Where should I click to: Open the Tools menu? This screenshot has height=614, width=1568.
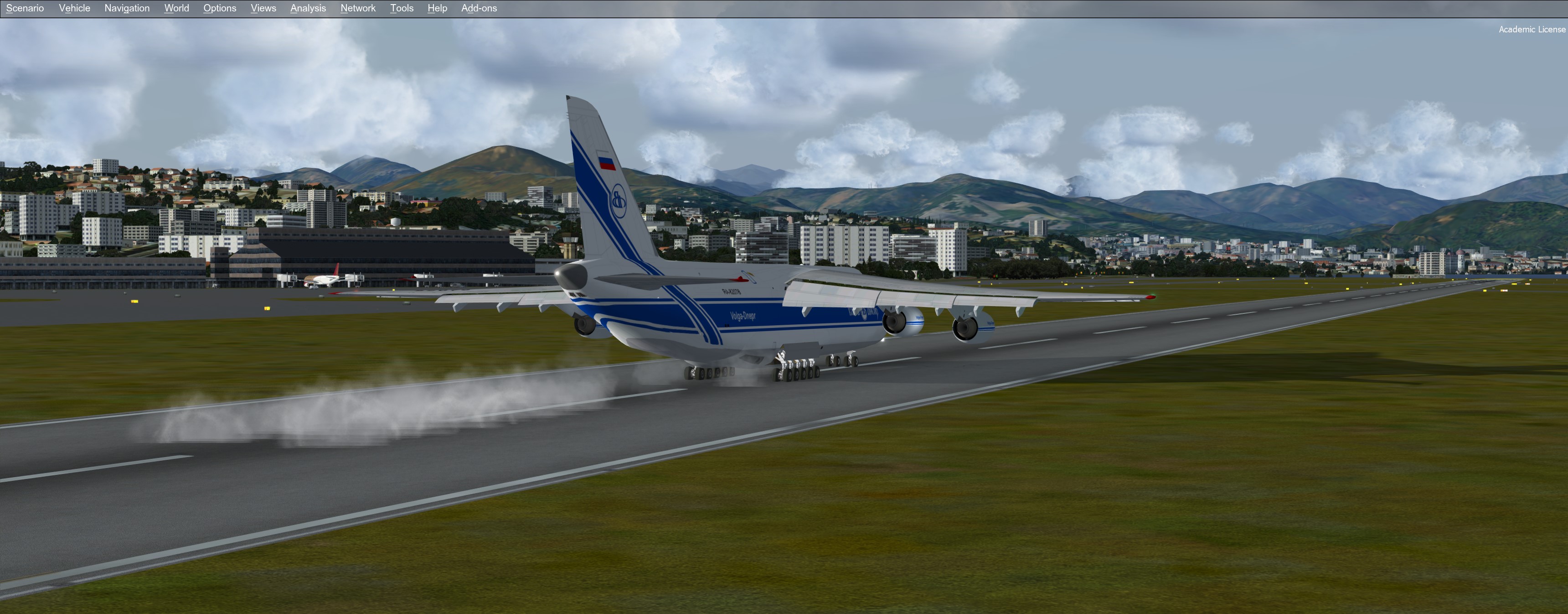402,8
